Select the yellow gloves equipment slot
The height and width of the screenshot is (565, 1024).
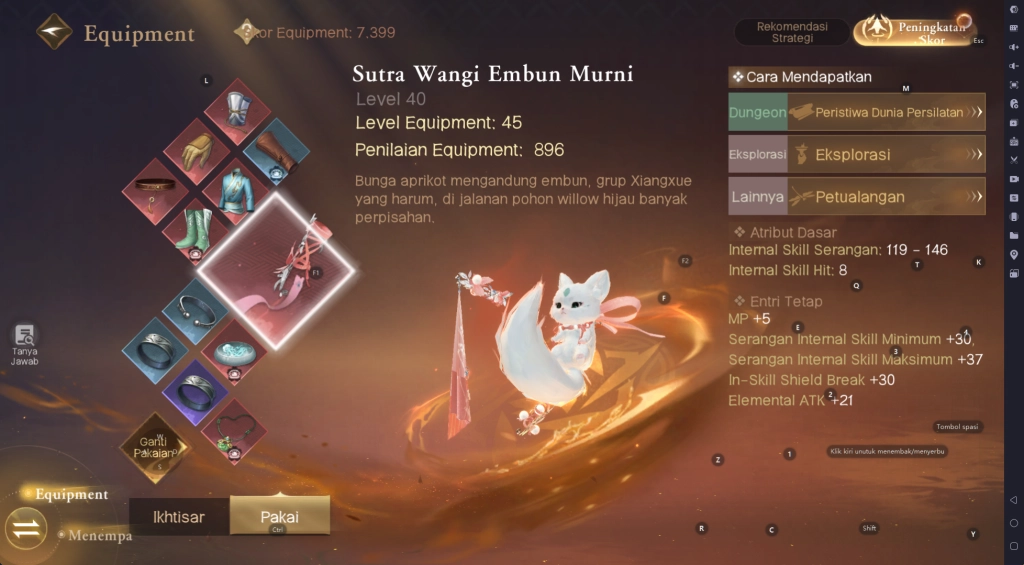[197, 150]
